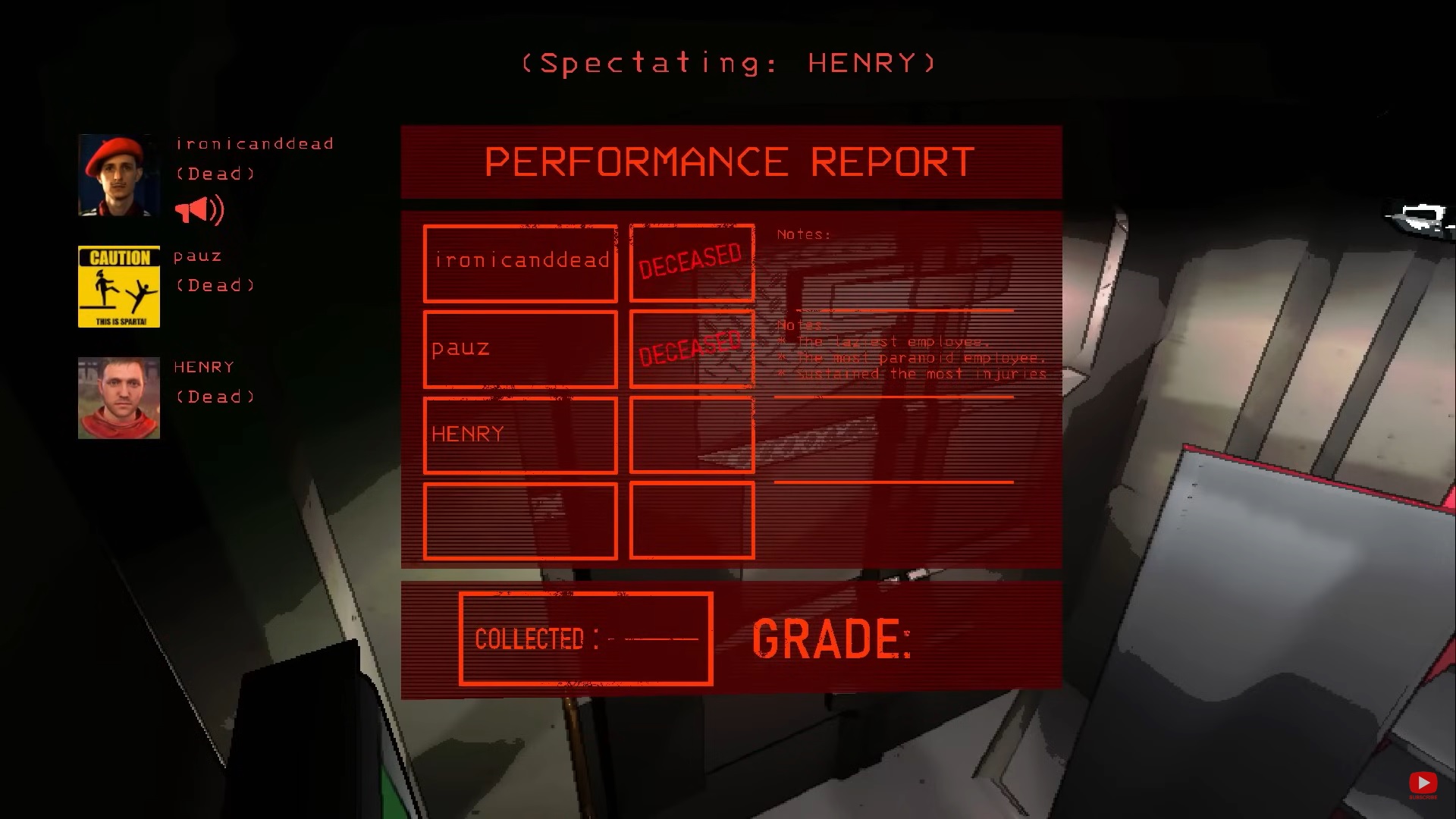This screenshot has height=819, width=1456.
Task: Mute ironicanddead's voice audio speaker icon
Action: tap(199, 209)
